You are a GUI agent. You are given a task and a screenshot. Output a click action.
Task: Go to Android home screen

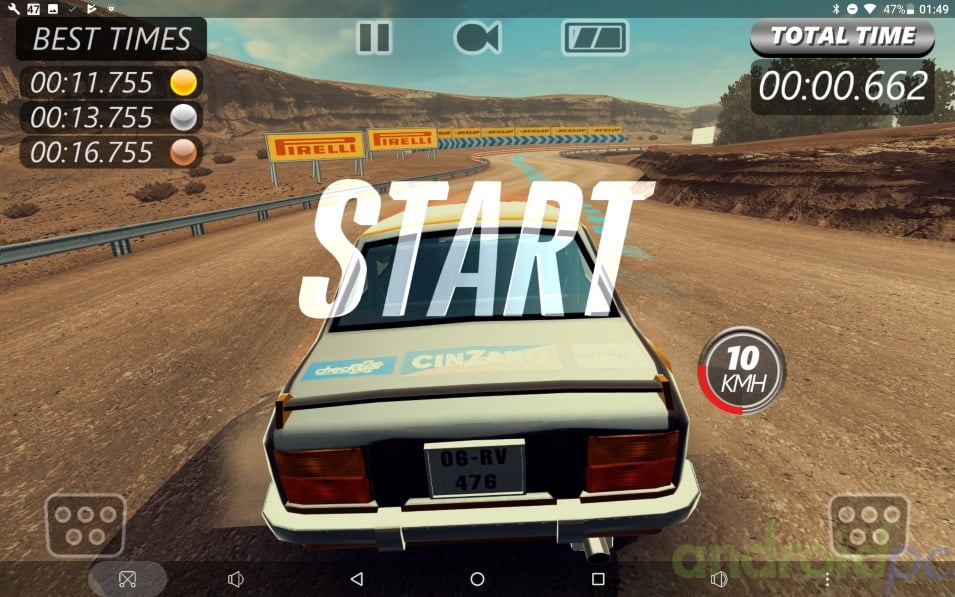tap(477, 579)
